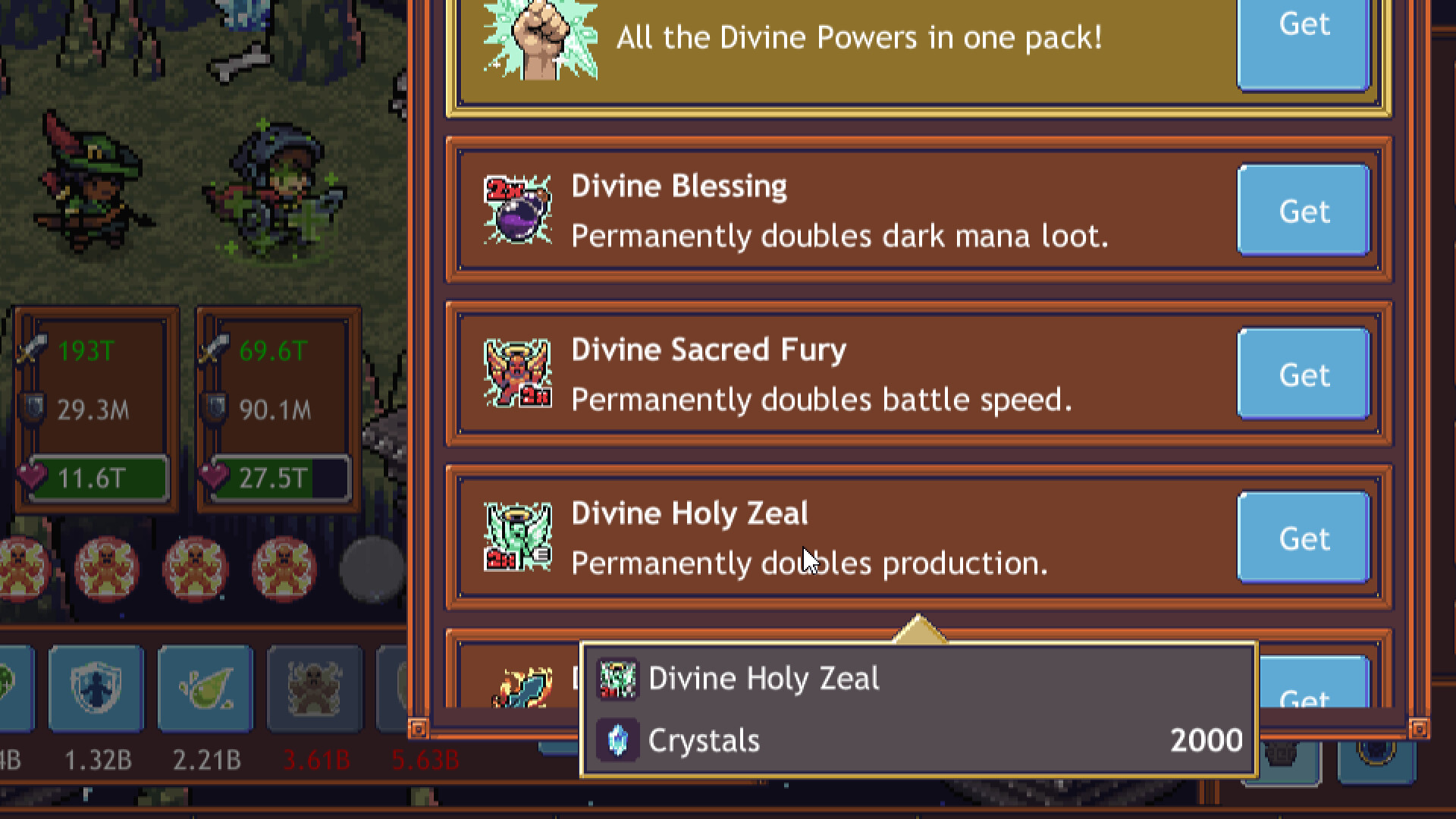Select the green slime unit costing 2.21B
The image size is (1456, 819).
coord(206,686)
